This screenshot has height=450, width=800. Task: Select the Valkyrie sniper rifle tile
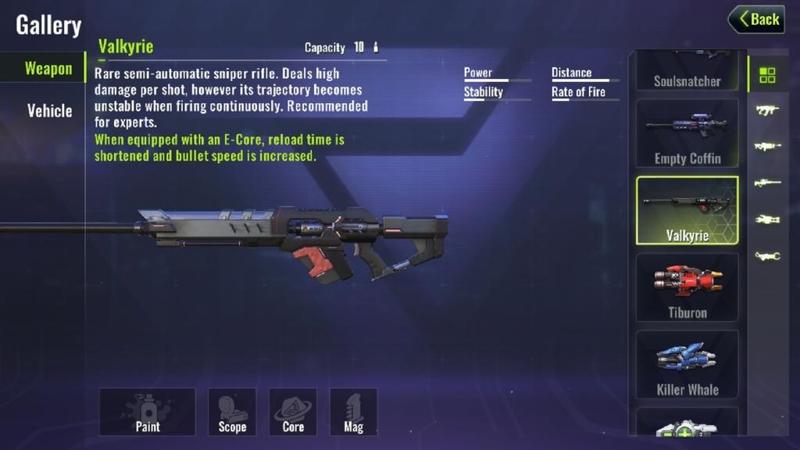tap(687, 211)
